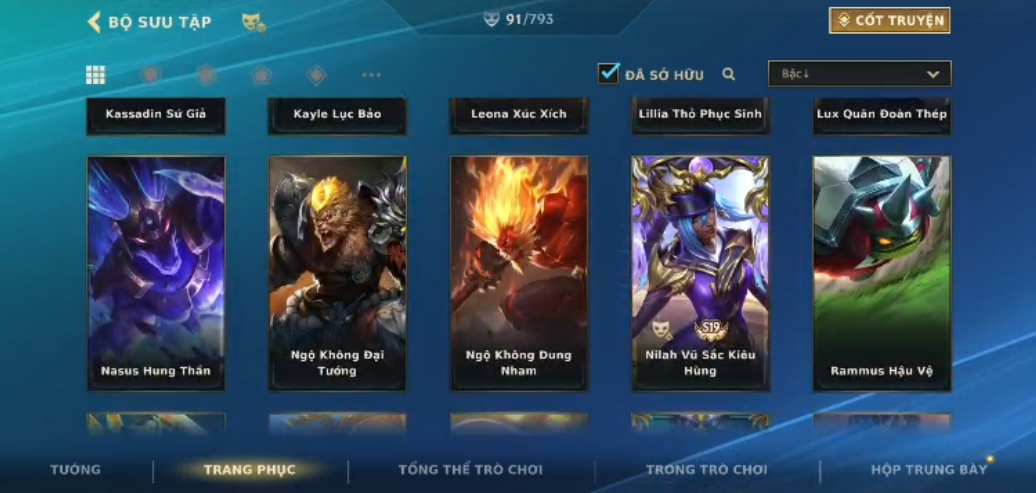Screen dimensions: 1036x493
Task: Untick the Đã Sở Hữu owned filter
Action: point(608,73)
